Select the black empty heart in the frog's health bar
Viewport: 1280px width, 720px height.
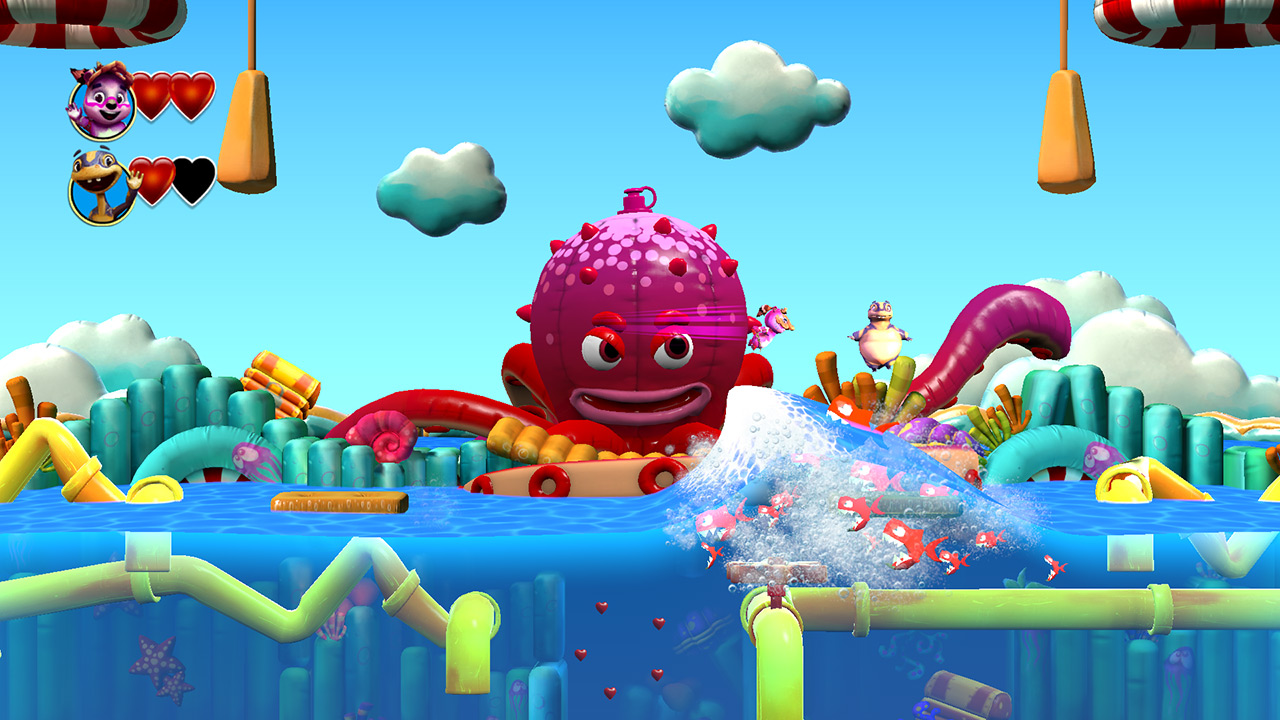(191, 183)
